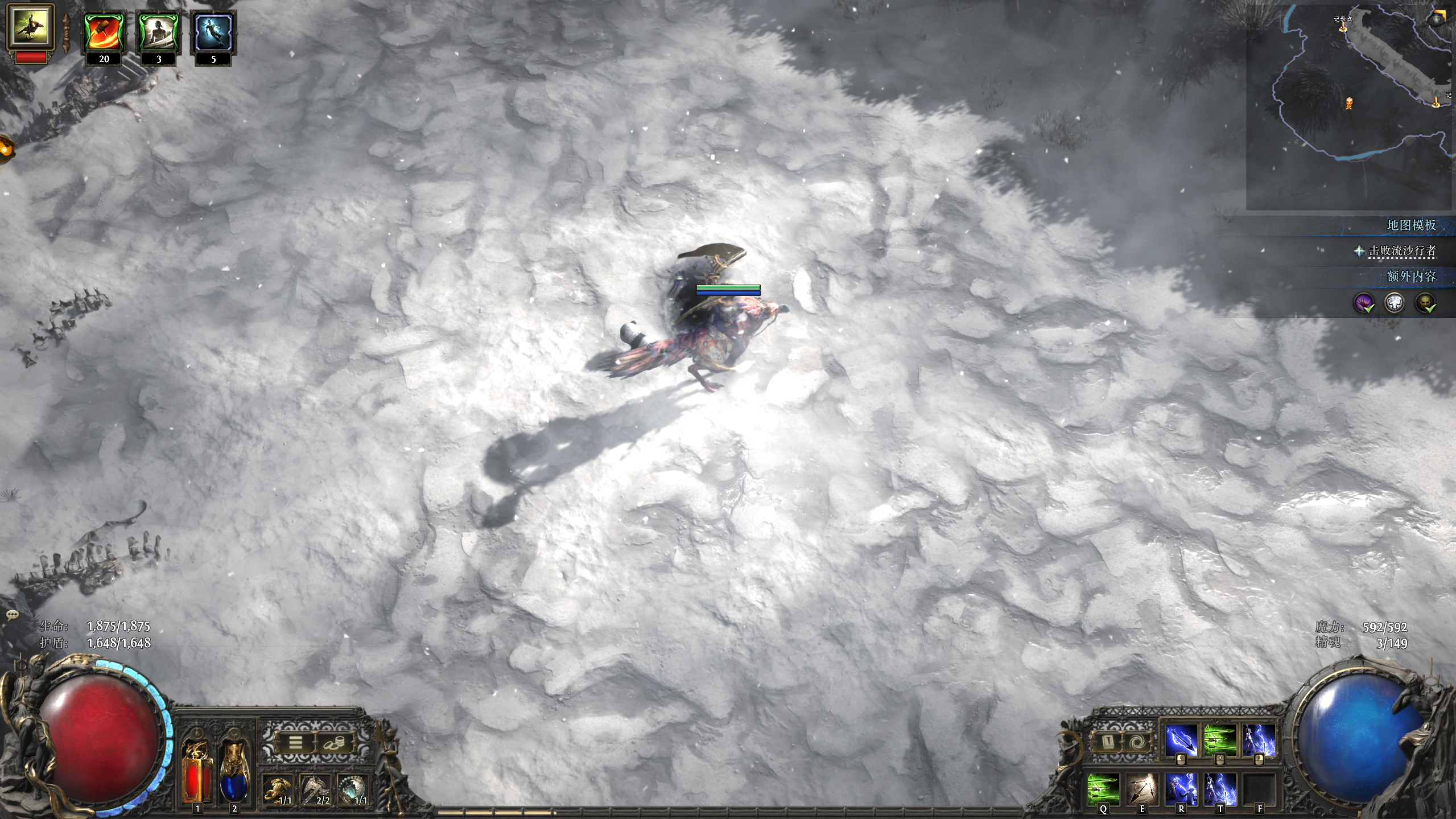Click the flaming hammer buff icon
The image size is (1456, 819).
click(x=104, y=33)
